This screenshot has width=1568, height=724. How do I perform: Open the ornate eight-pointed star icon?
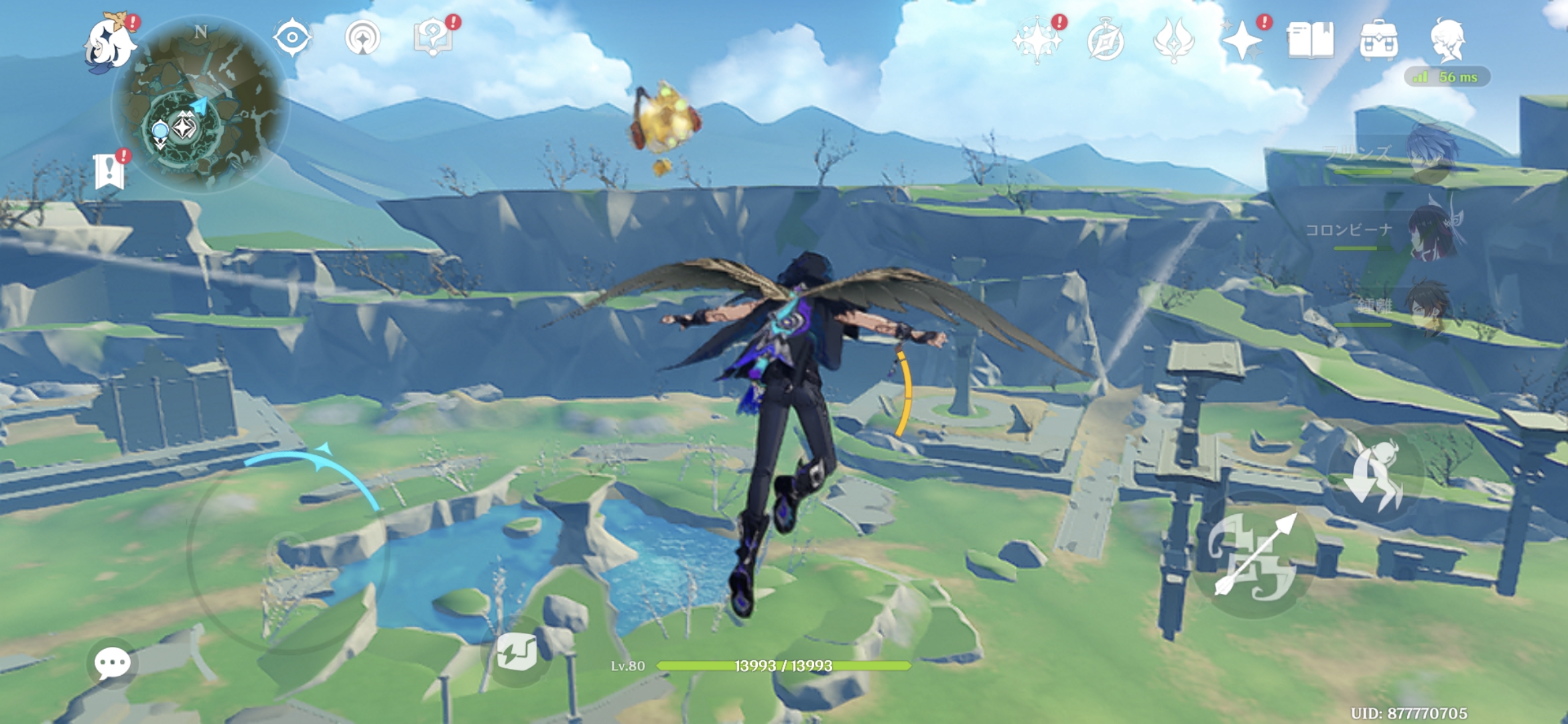click(1037, 40)
